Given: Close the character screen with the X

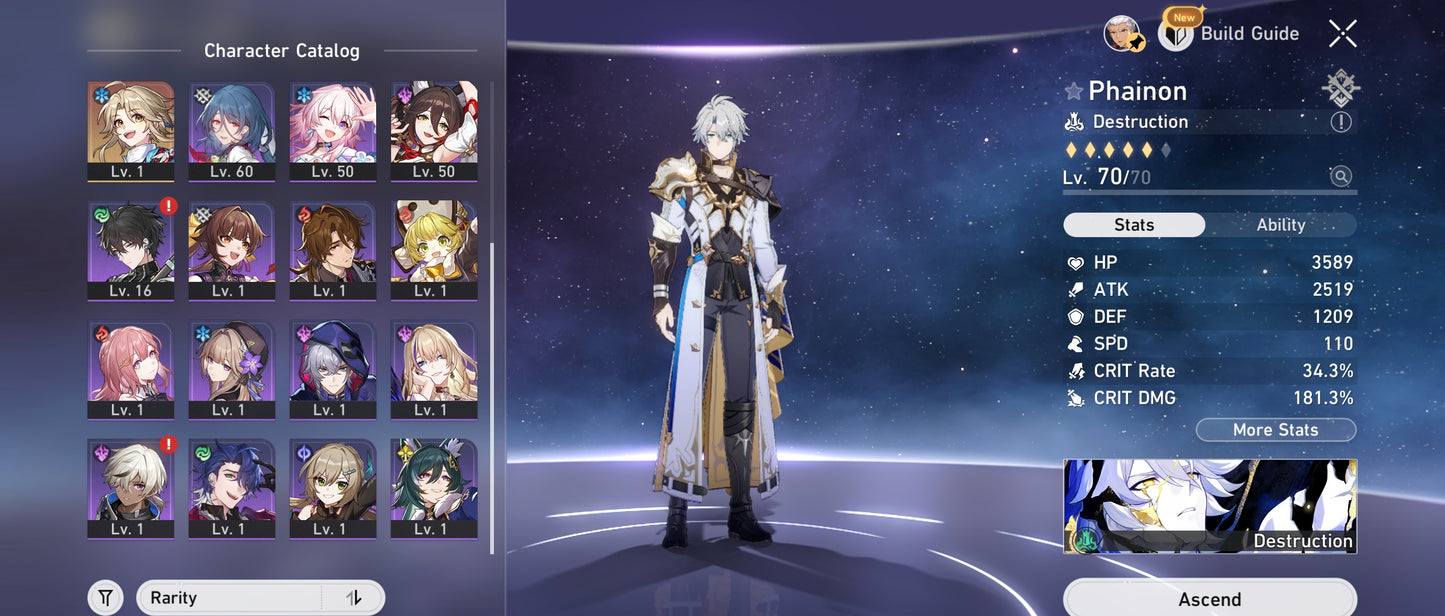Looking at the screenshot, I should click(x=1342, y=34).
